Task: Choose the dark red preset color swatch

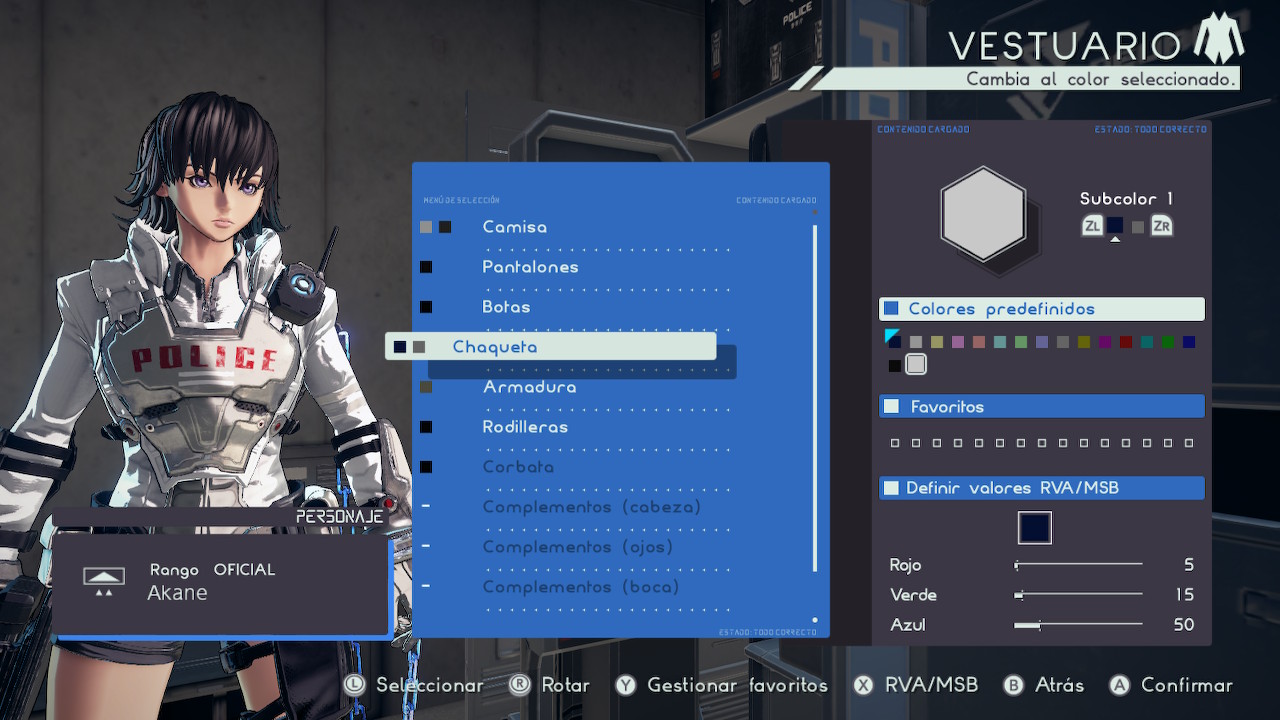Action: 1126,342
